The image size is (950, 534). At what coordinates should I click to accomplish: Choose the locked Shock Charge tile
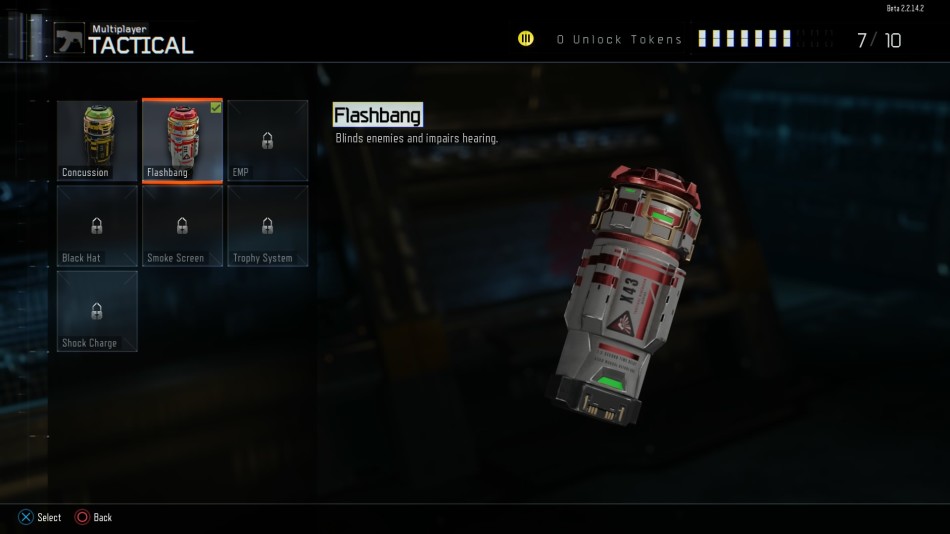pos(97,311)
